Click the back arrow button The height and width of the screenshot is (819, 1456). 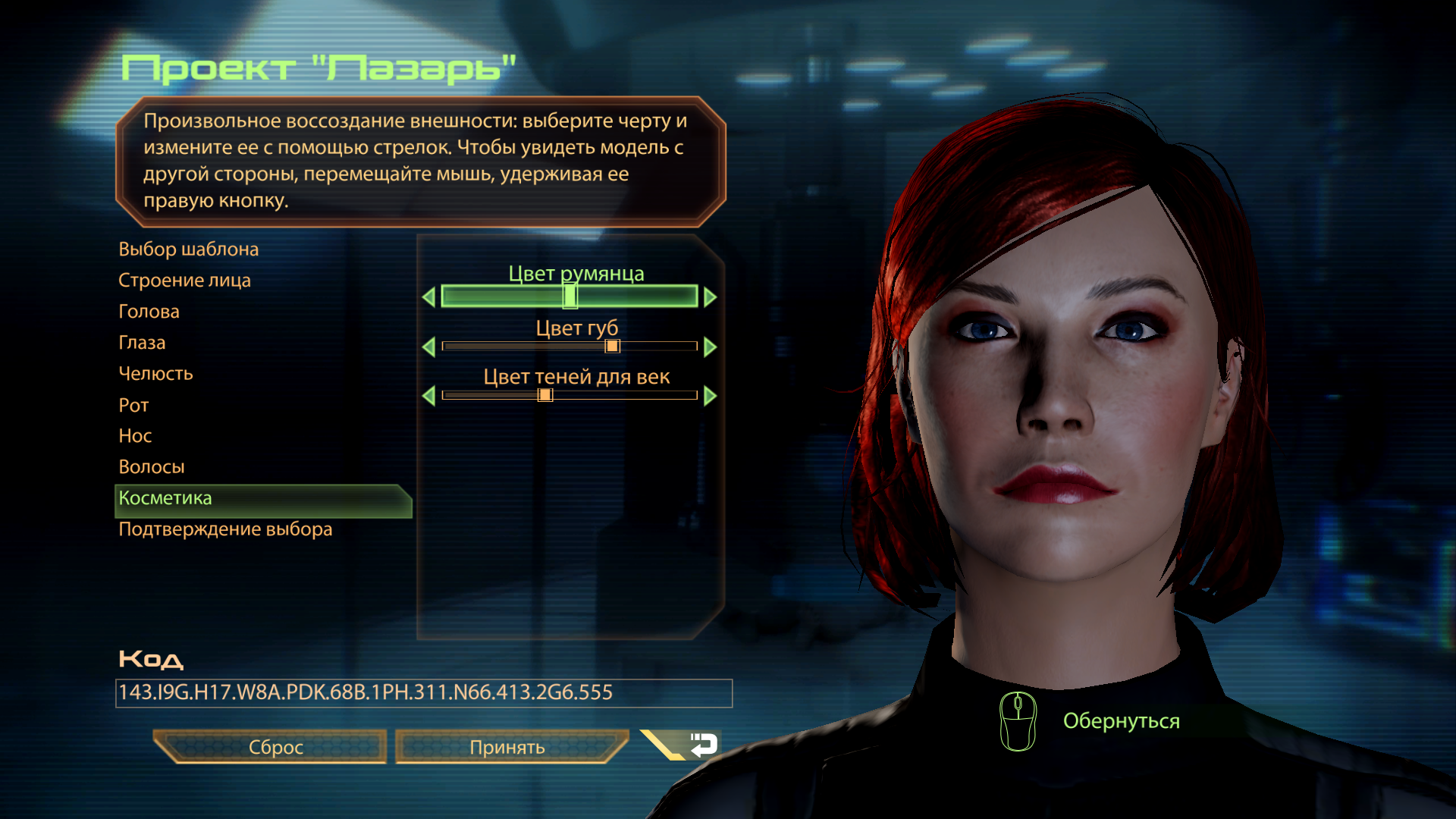click(x=702, y=745)
